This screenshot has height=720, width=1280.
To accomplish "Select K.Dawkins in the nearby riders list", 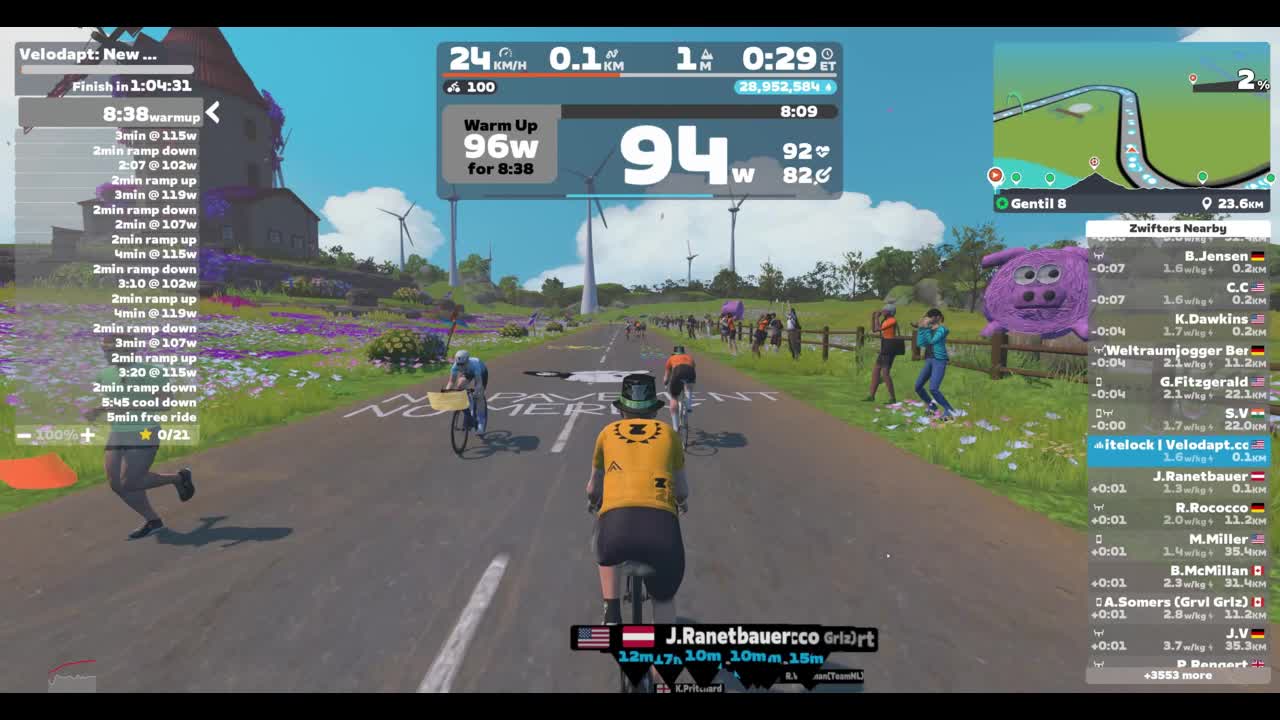I will (x=1178, y=325).
